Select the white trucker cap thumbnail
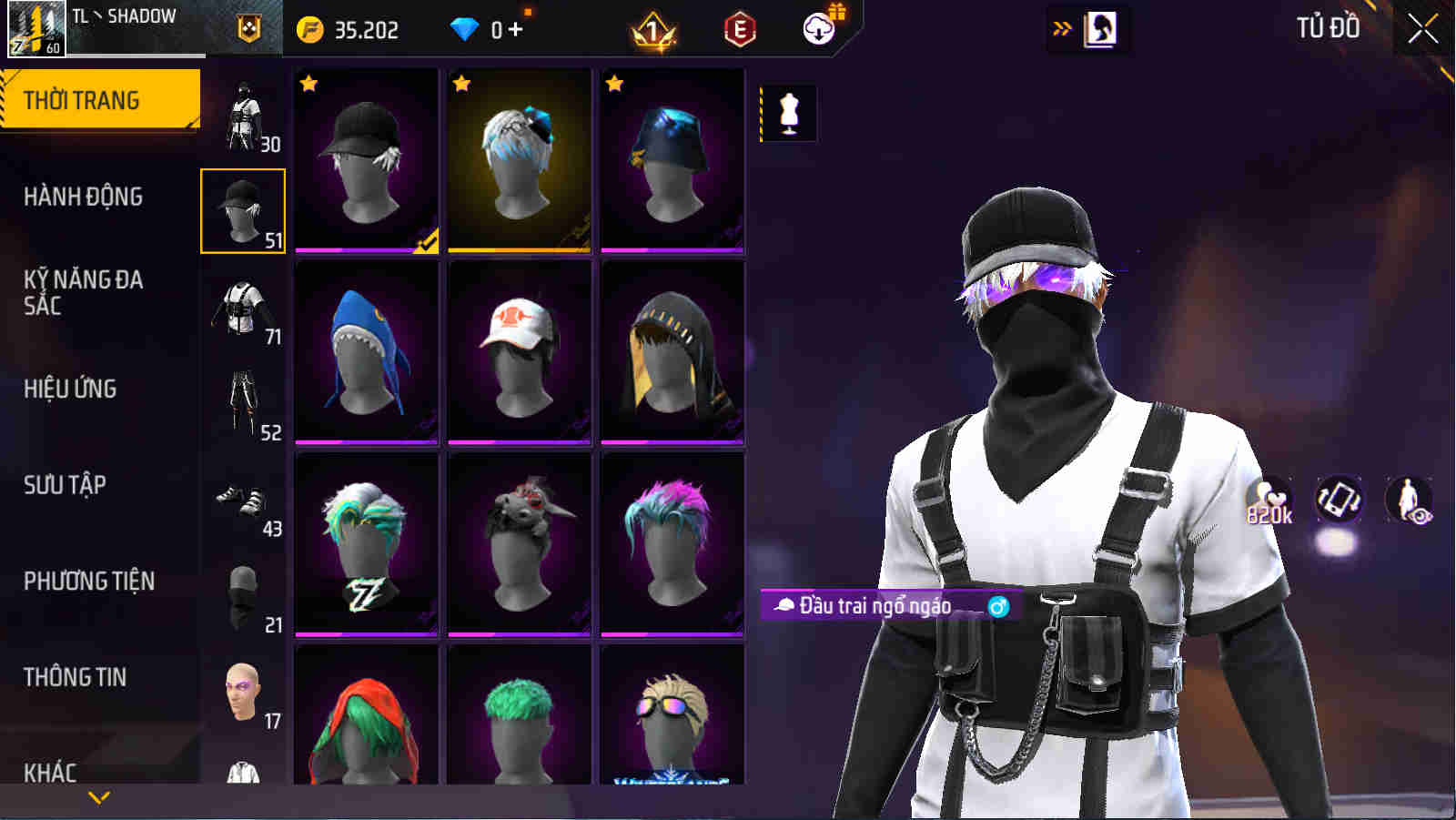Image resolution: width=1456 pixels, height=820 pixels. coord(519,350)
